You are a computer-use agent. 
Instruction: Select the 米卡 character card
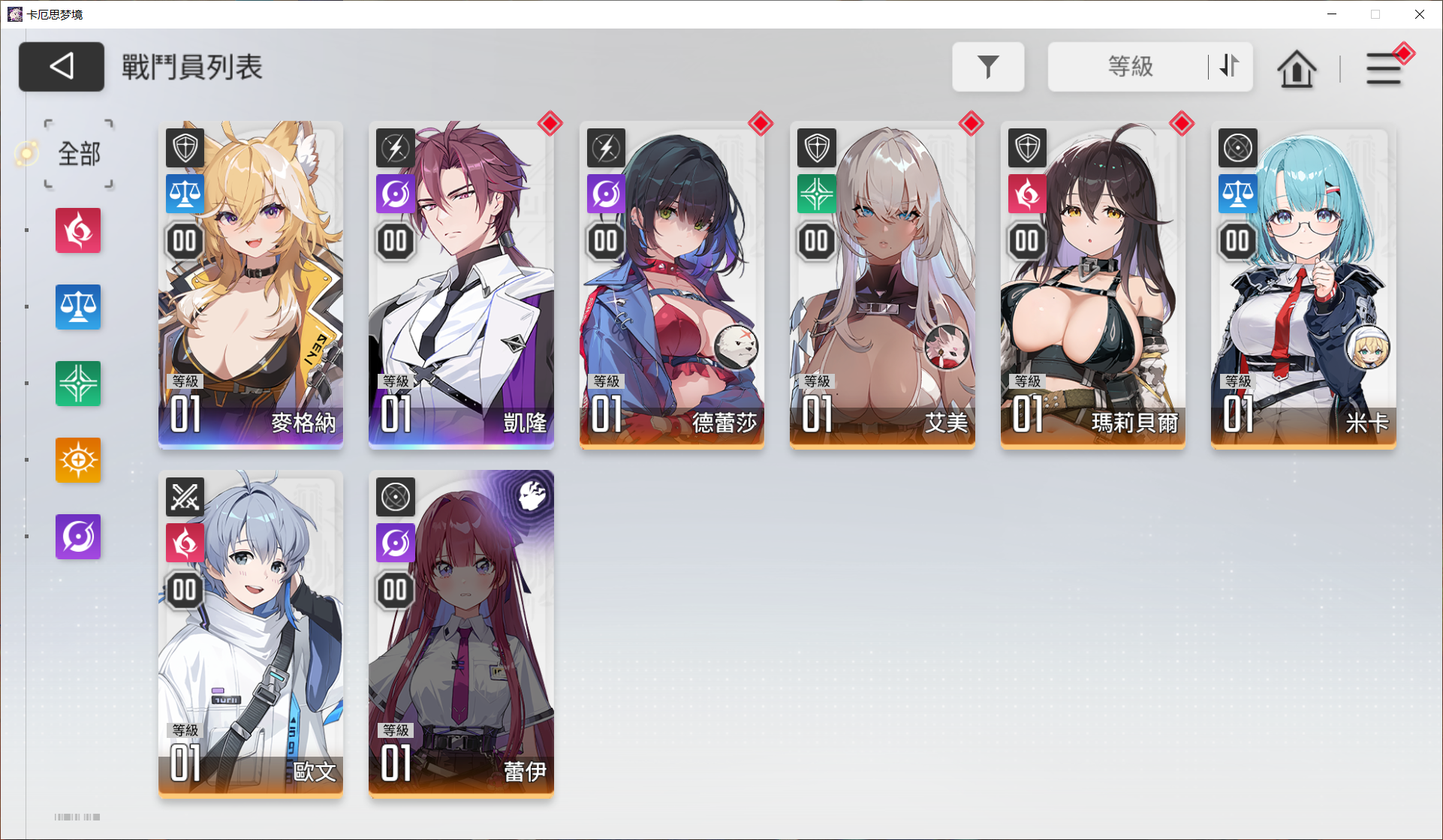[x=1303, y=285]
